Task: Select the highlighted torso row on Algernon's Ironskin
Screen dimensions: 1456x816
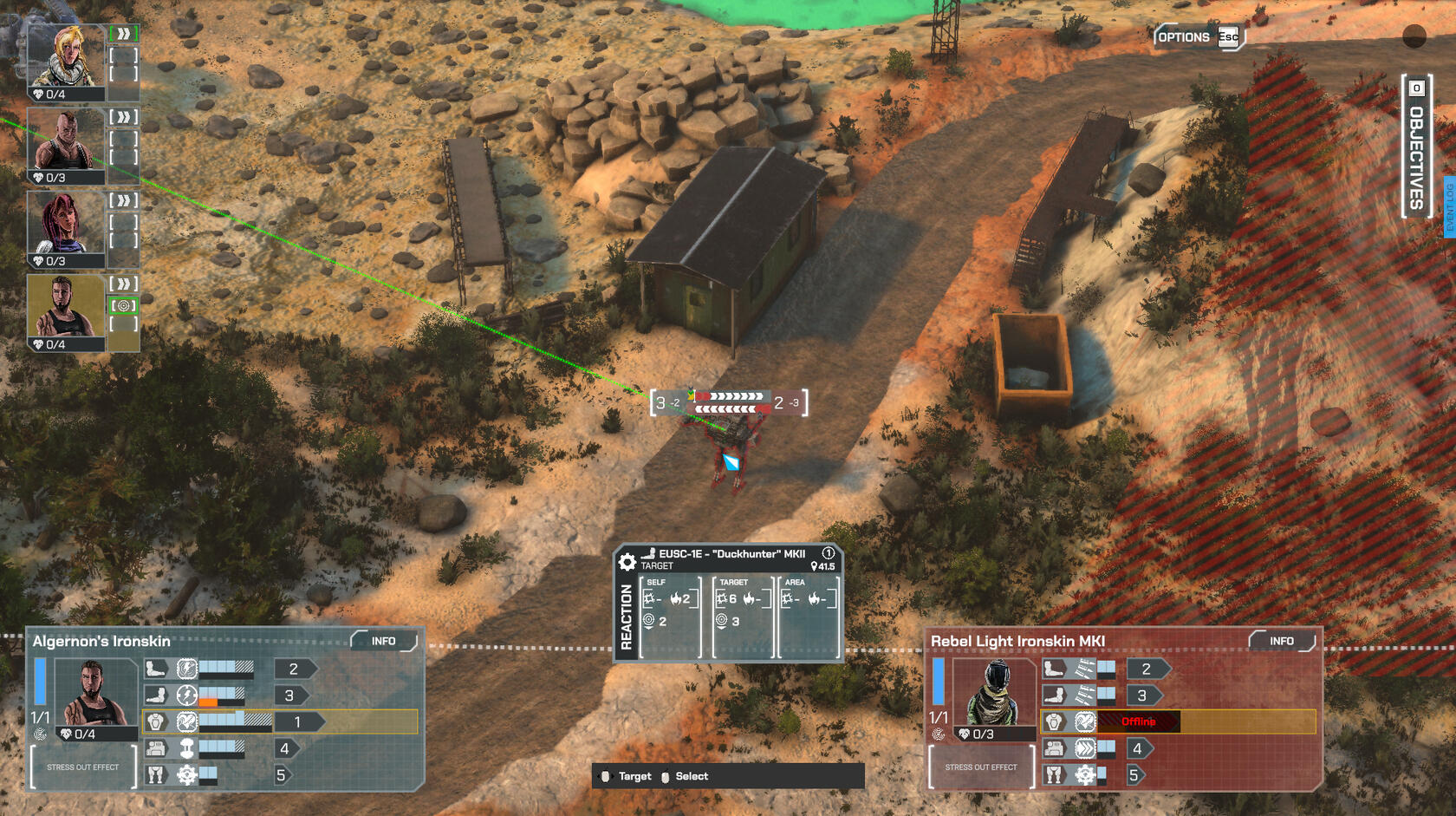Action: pos(279,721)
